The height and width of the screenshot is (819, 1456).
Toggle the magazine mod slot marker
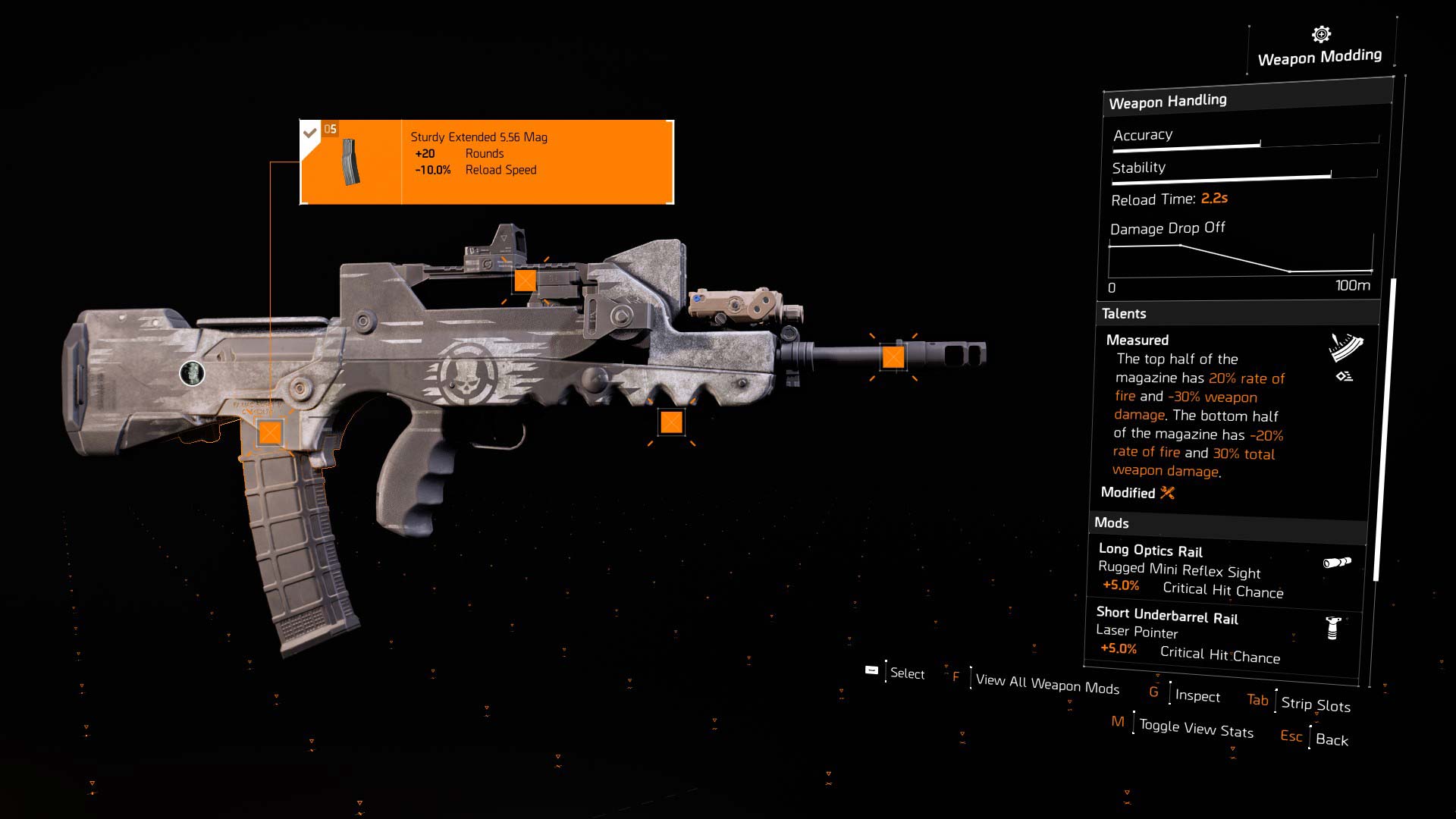click(269, 434)
